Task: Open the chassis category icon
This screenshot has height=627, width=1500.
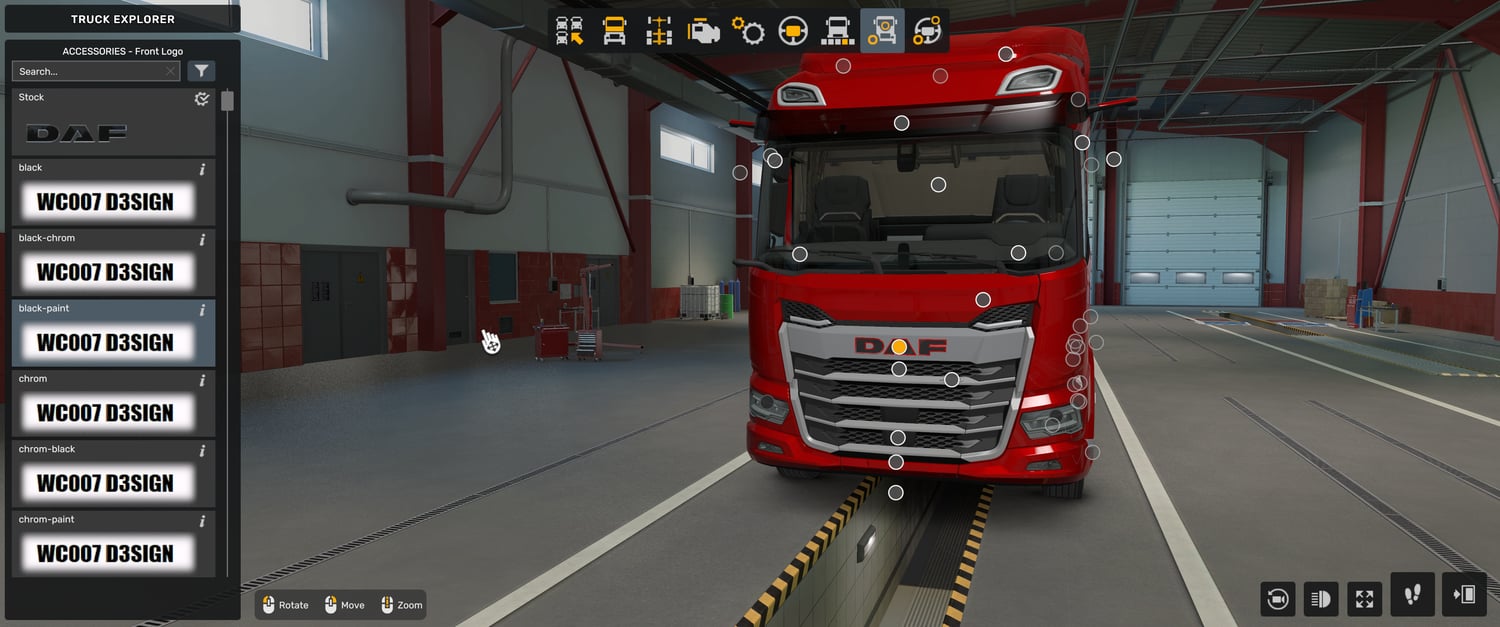Action: pos(659,31)
